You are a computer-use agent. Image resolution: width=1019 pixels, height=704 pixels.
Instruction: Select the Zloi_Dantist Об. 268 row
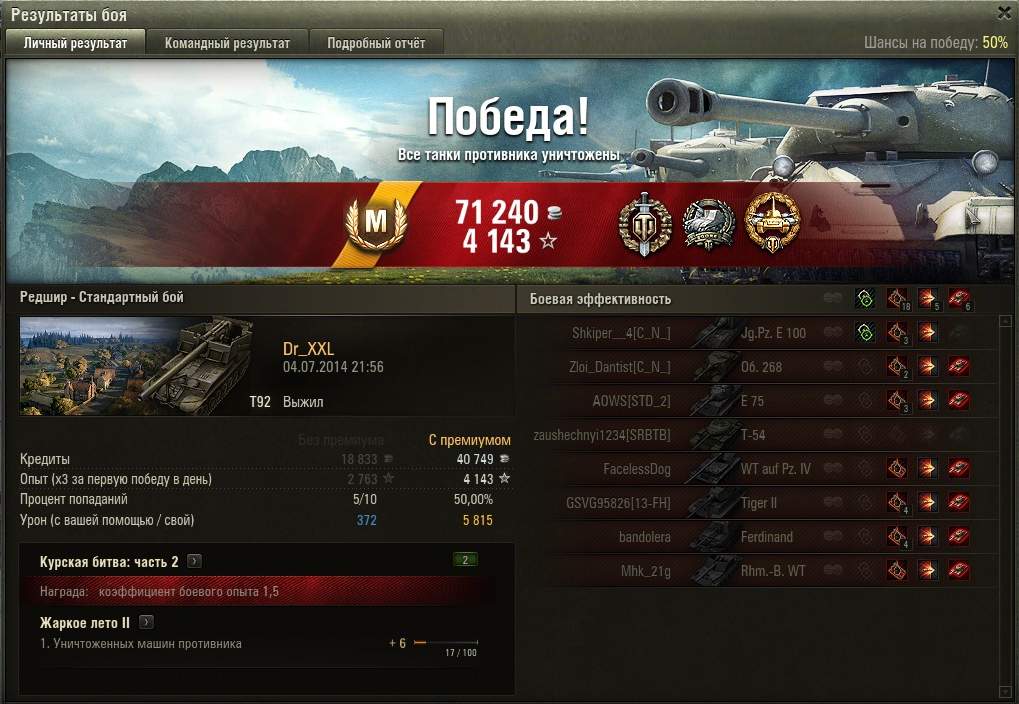tap(700, 367)
